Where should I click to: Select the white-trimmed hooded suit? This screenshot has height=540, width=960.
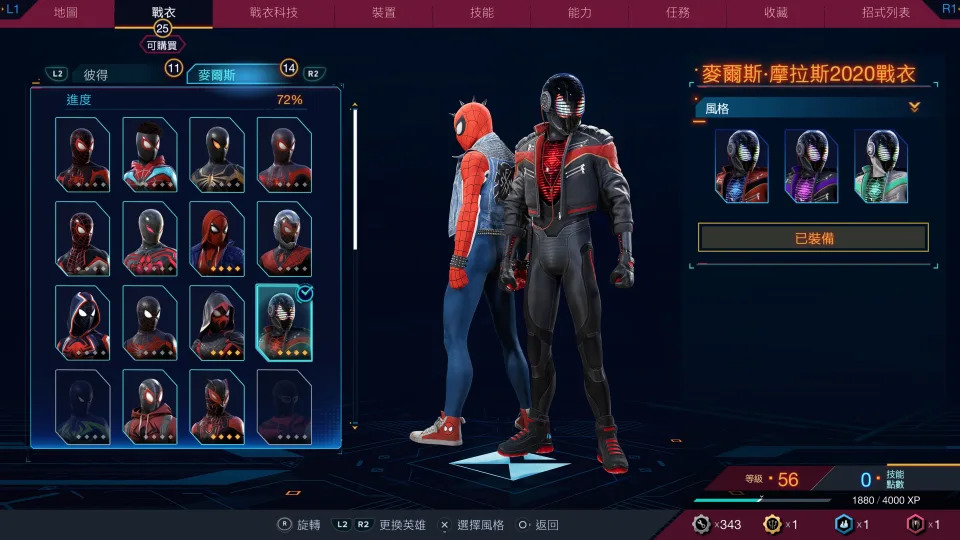(x=82, y=322)
